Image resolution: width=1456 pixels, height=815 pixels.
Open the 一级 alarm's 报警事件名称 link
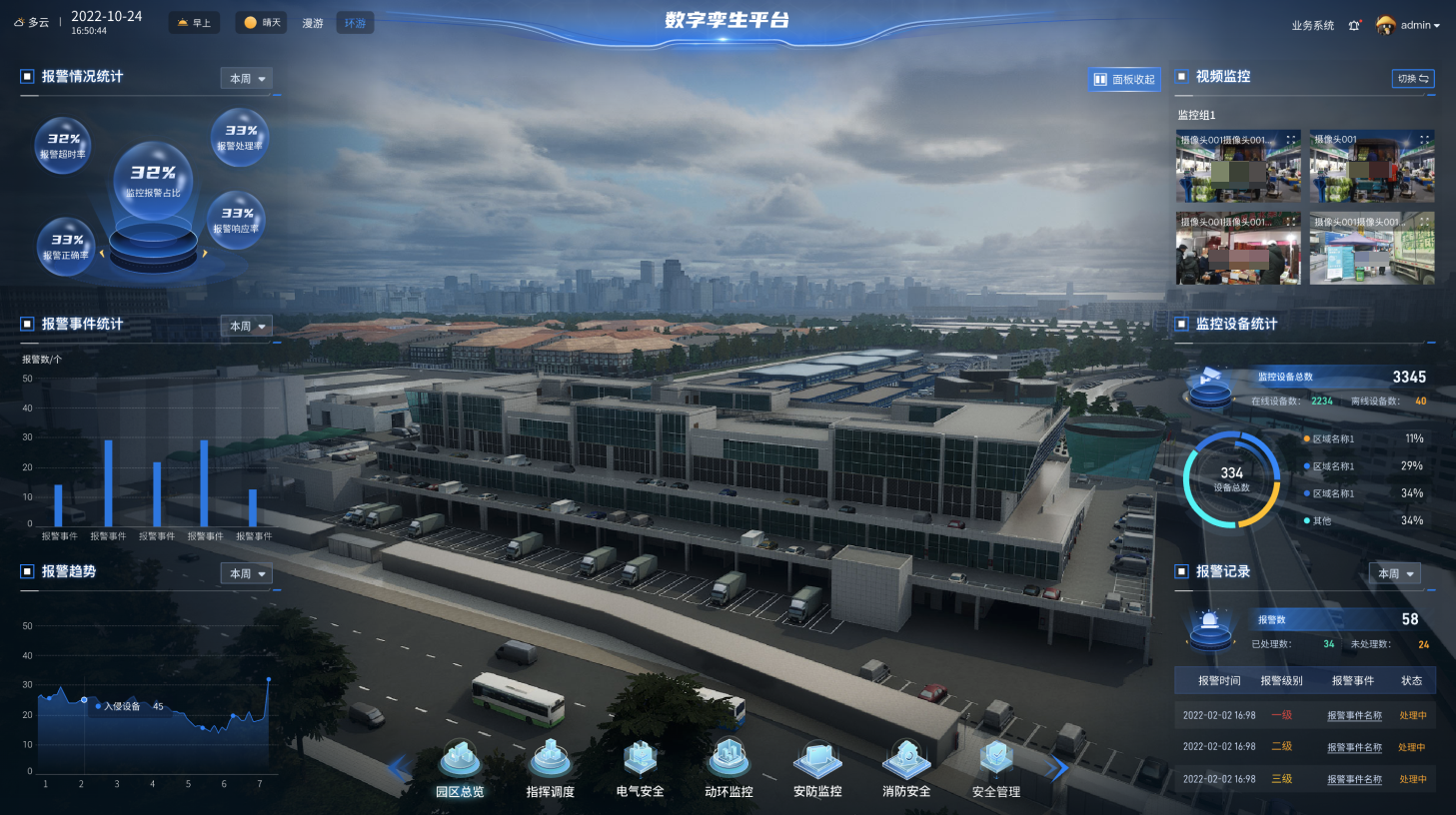click(x=1354, y=715)
